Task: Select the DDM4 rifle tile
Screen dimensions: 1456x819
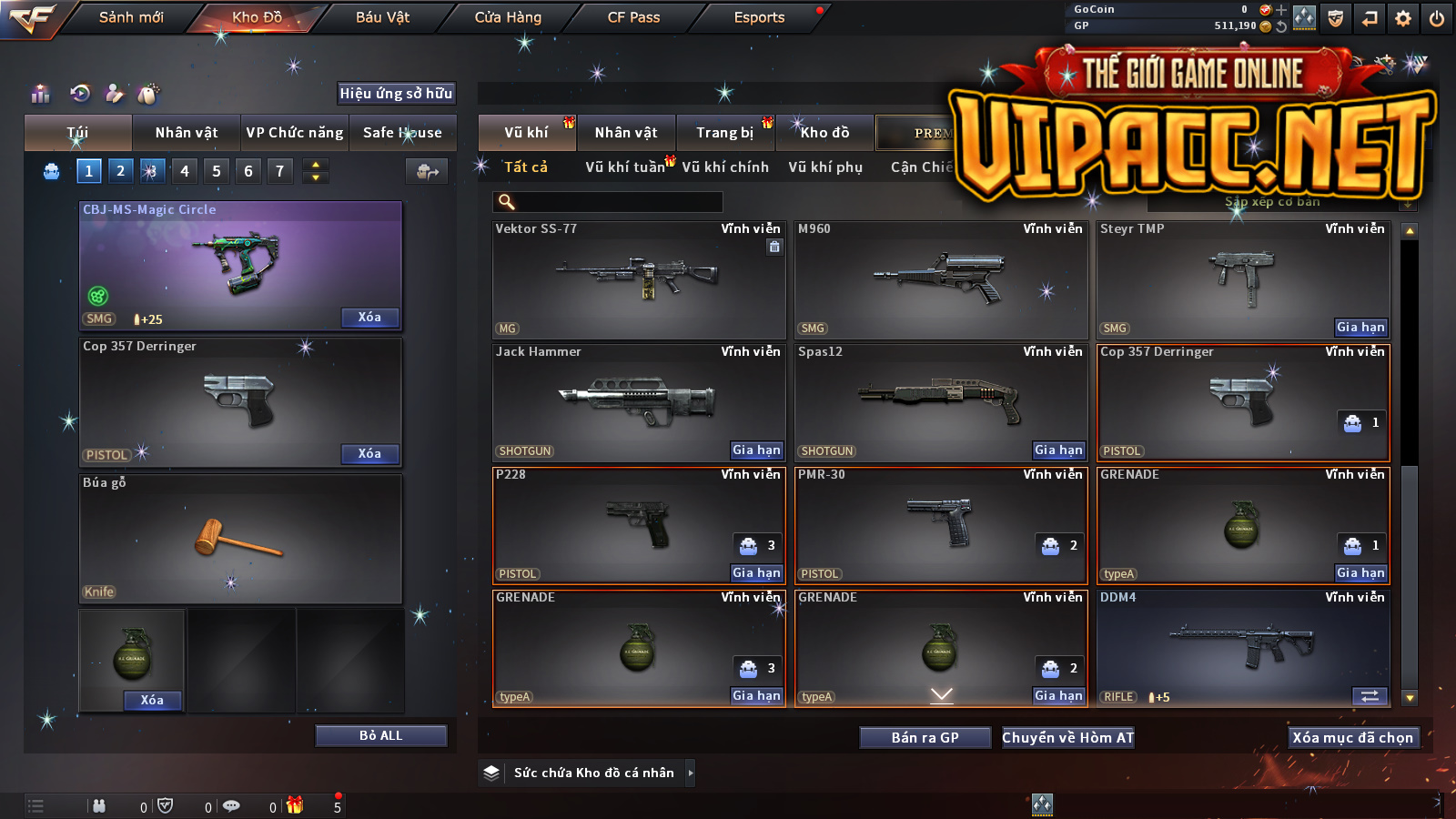Action: click(1243, 648)
